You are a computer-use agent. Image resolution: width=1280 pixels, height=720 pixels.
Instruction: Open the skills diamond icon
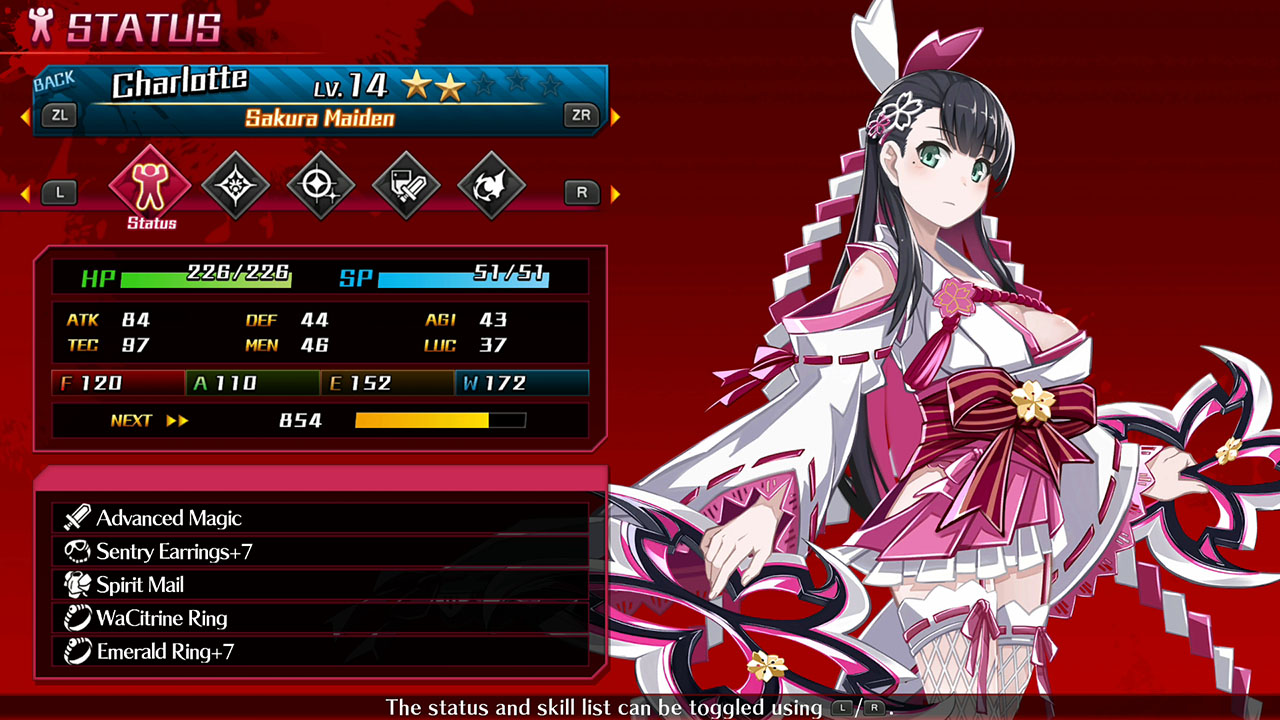click(x=236, y=186)
